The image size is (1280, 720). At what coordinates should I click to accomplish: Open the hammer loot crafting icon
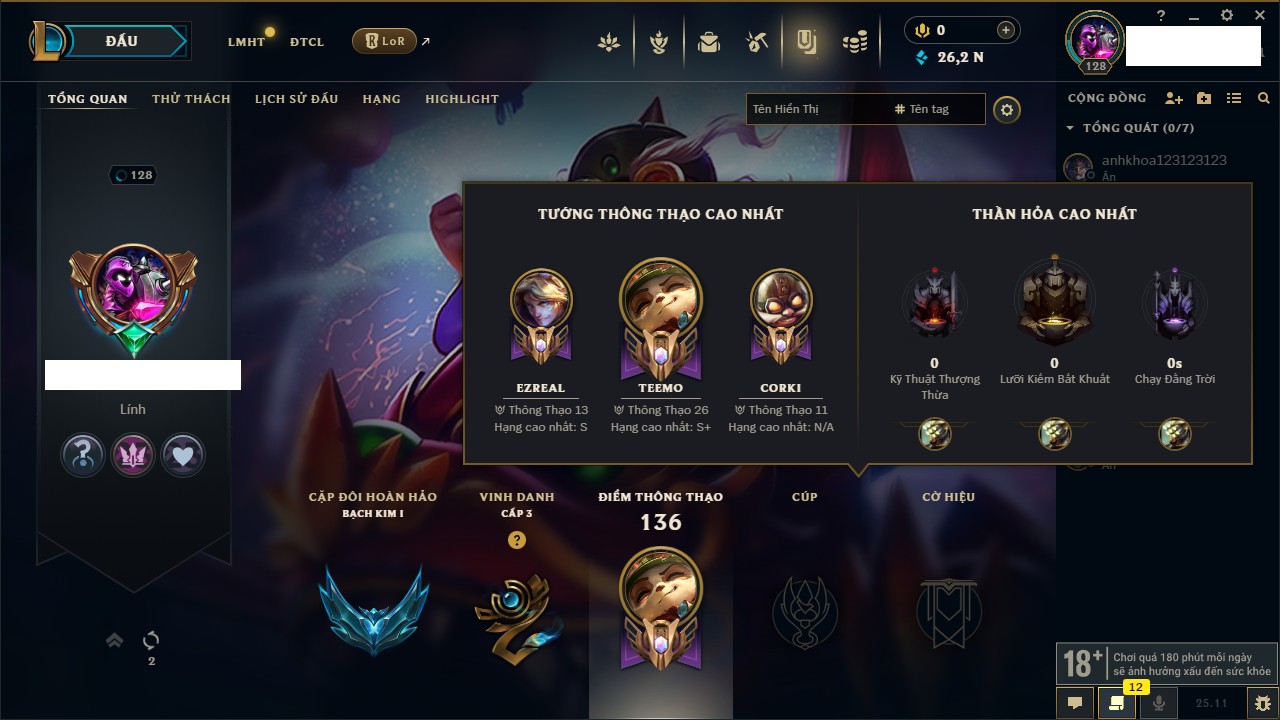[x=756, y=42]
